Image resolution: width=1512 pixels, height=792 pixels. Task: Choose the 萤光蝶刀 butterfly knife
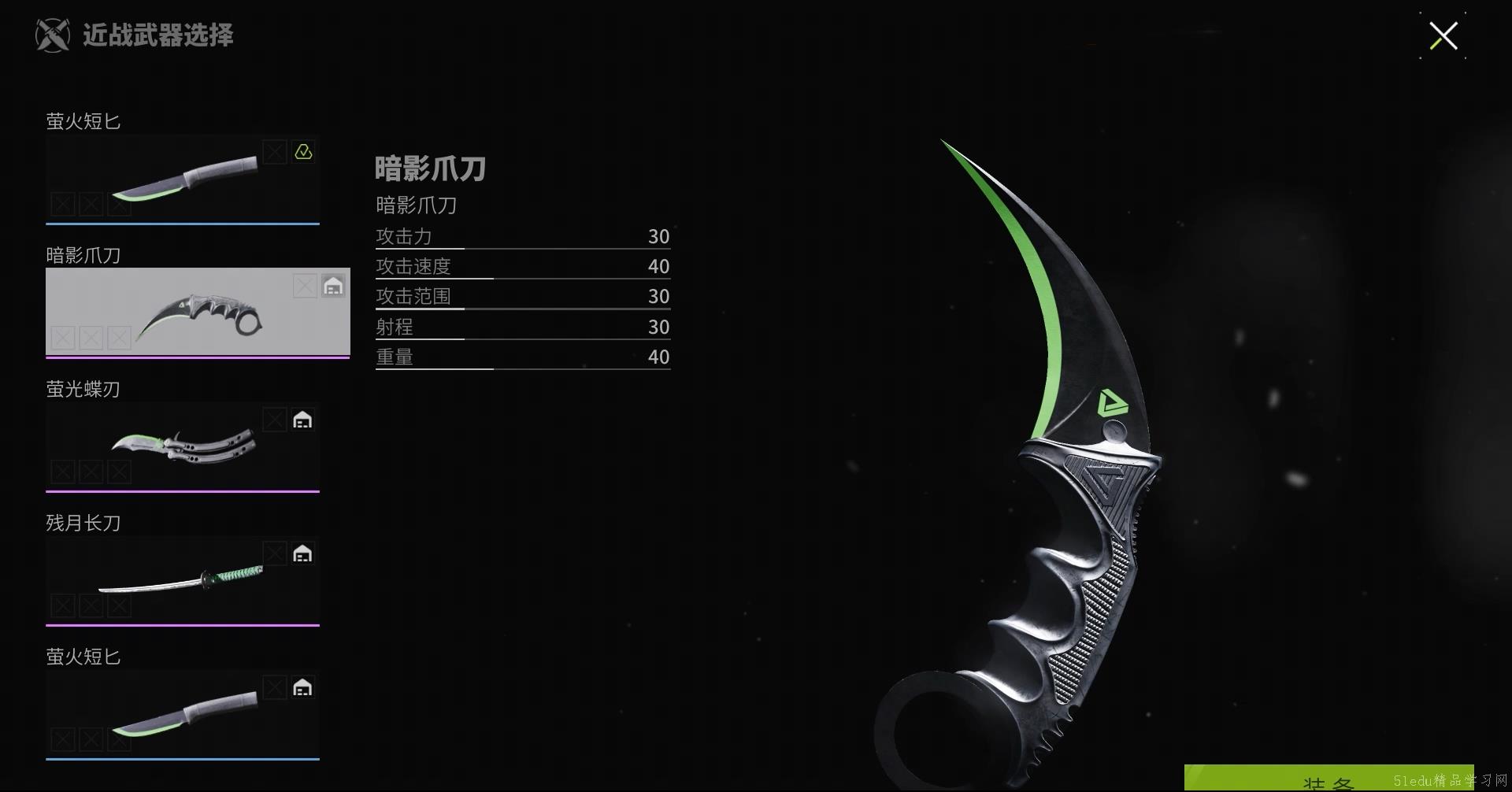(x=183, y=446)
